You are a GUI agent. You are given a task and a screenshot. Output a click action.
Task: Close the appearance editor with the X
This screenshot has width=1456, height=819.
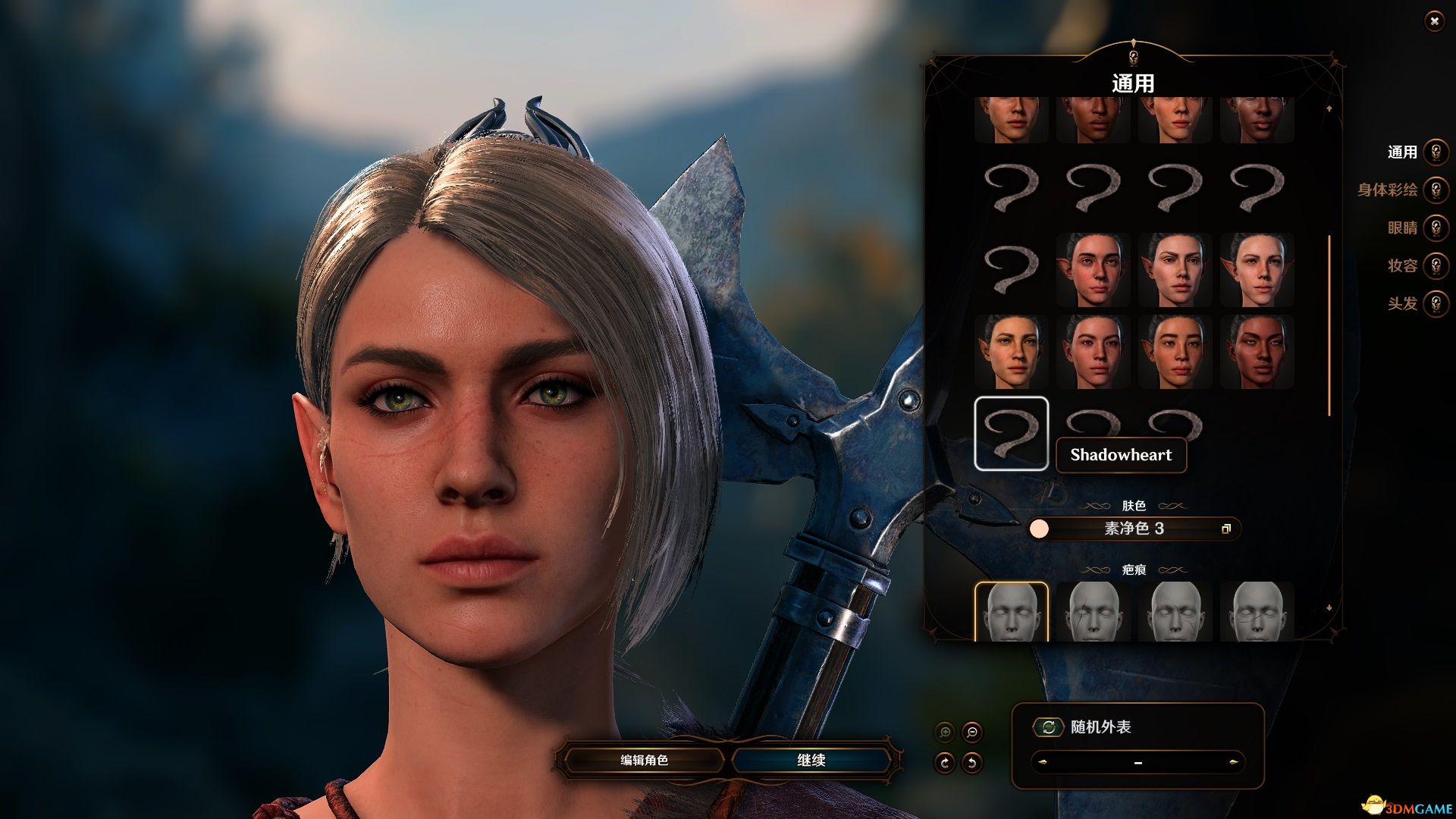pos(1434,21)
